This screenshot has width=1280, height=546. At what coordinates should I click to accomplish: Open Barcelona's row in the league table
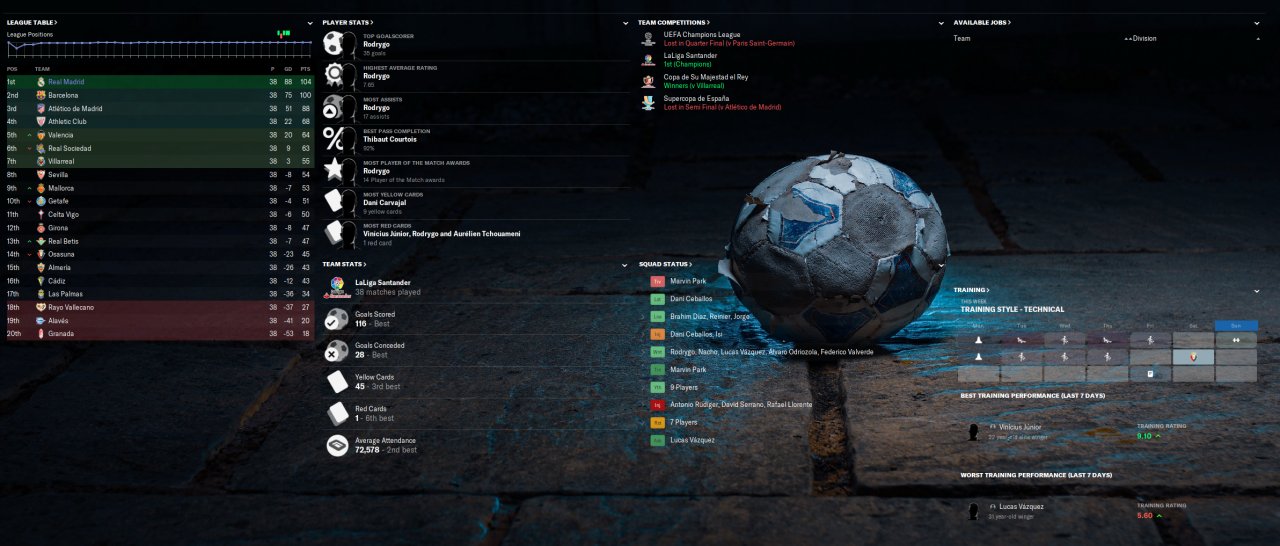[63, 95]
